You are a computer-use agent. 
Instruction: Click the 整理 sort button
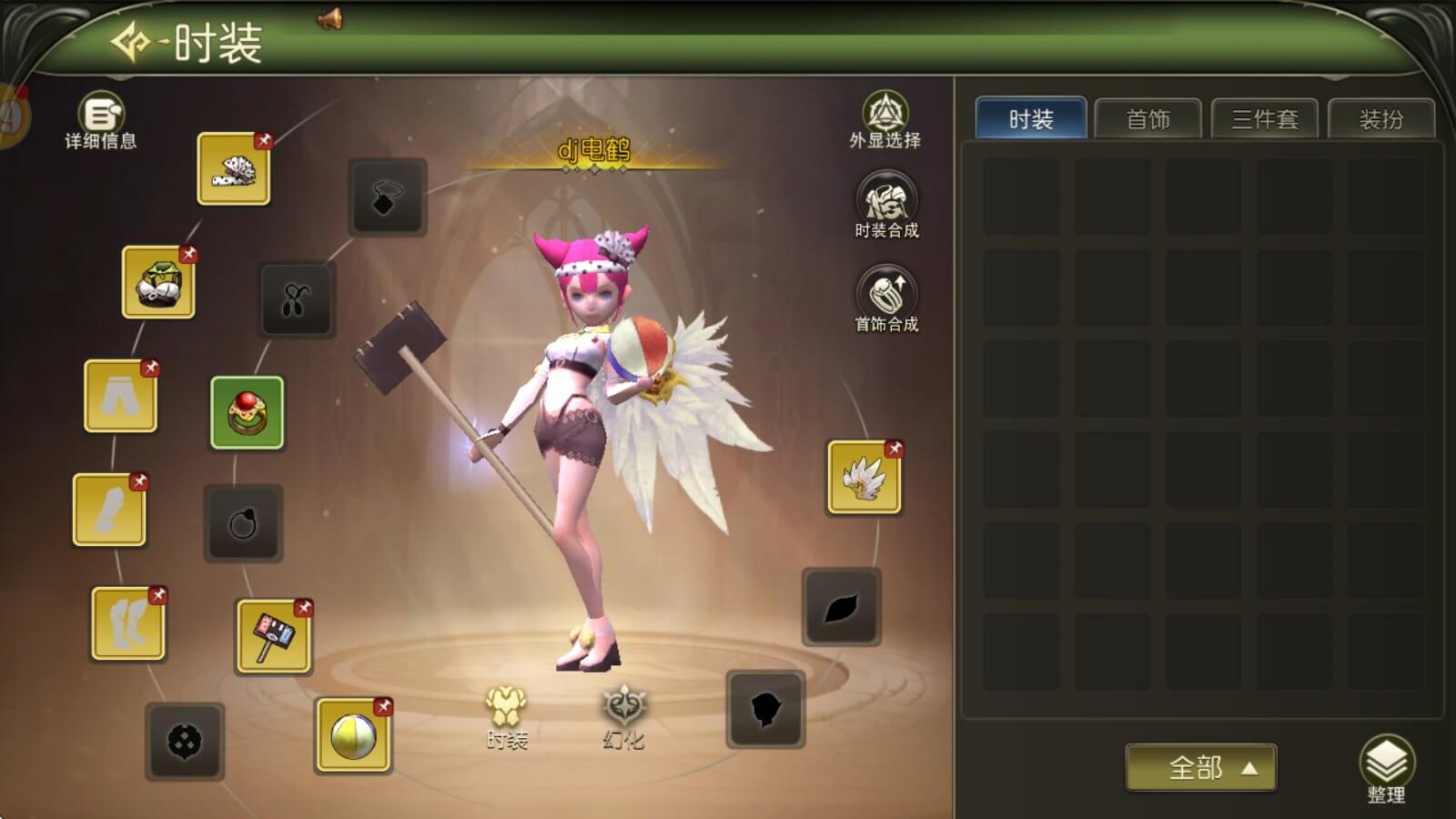[x=1386, y=769]
